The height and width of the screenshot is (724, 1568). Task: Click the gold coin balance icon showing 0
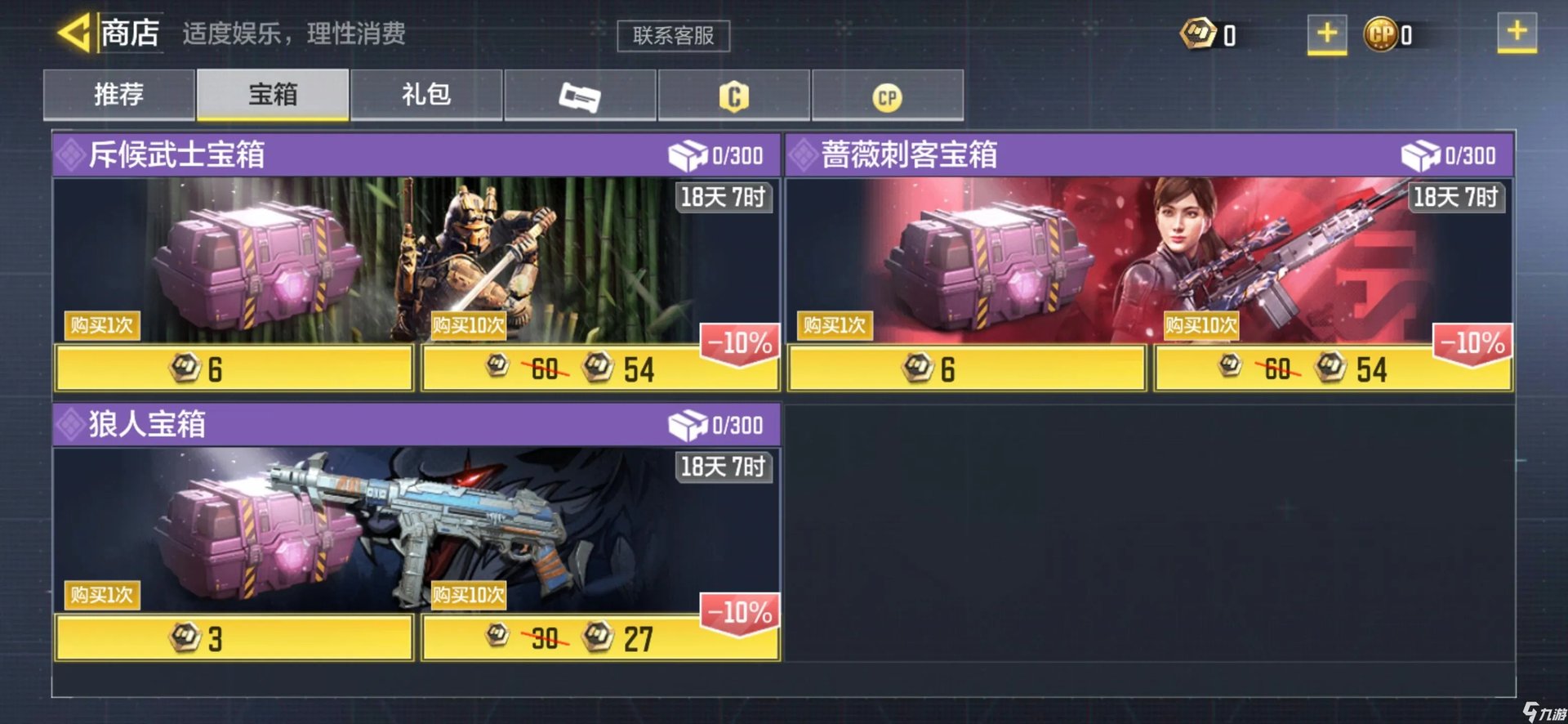1197,34
